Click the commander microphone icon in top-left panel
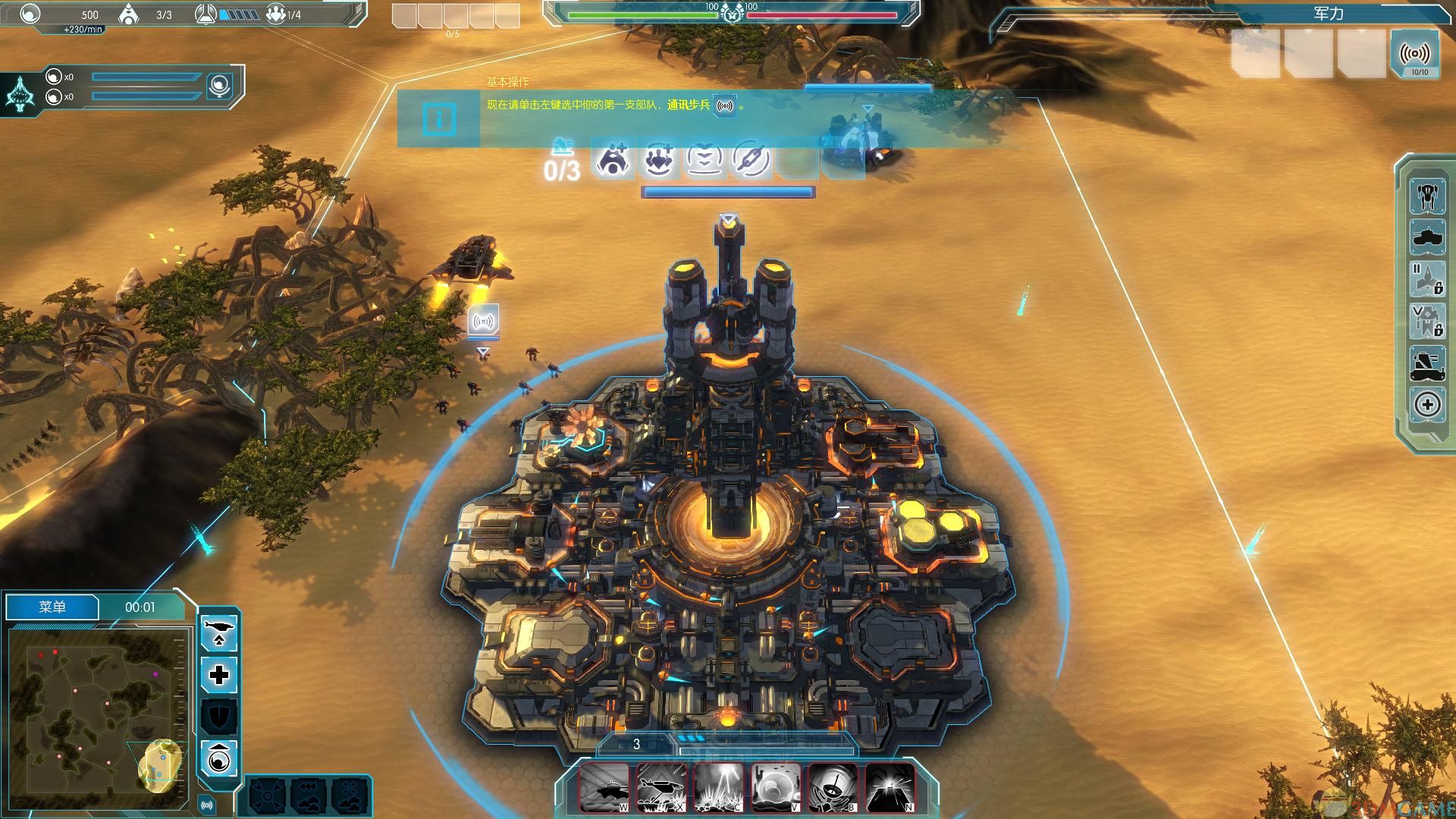The height and width of the screenshot is (819, 1456). click(x=219, y=86)
